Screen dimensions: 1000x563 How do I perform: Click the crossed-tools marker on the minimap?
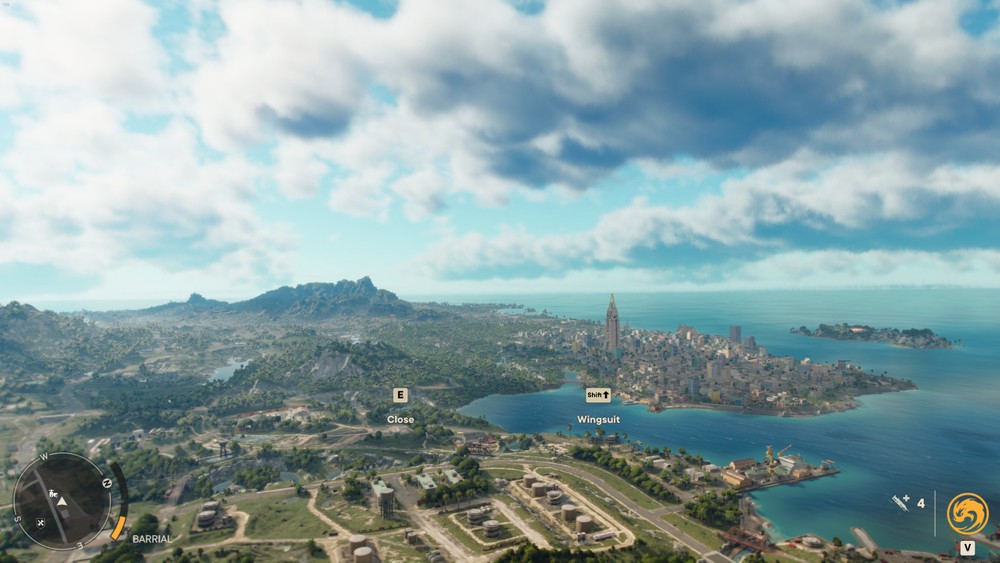point(40,522)
